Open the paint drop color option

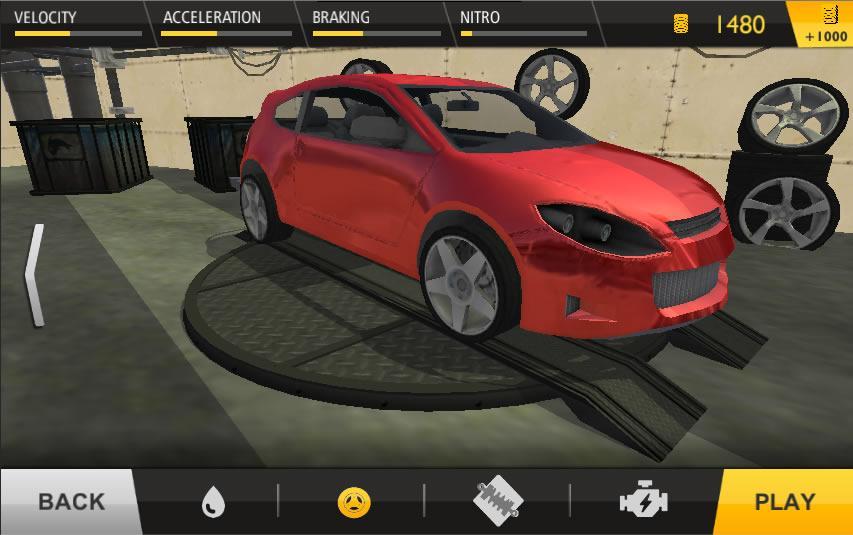212,501
